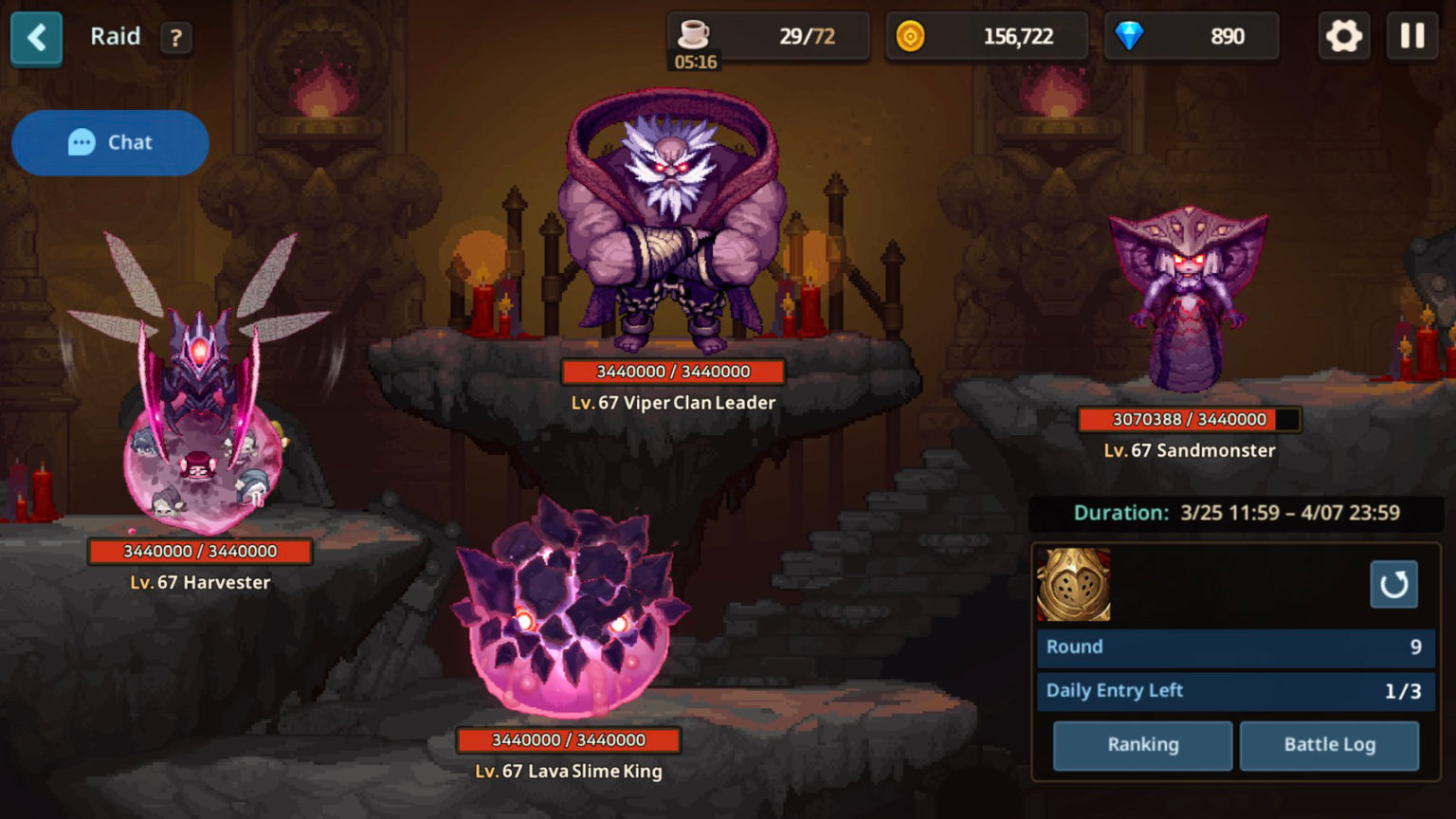Click the refresh arrow in raid panel
1456x819 pixels.
[x=1393, y=584]
